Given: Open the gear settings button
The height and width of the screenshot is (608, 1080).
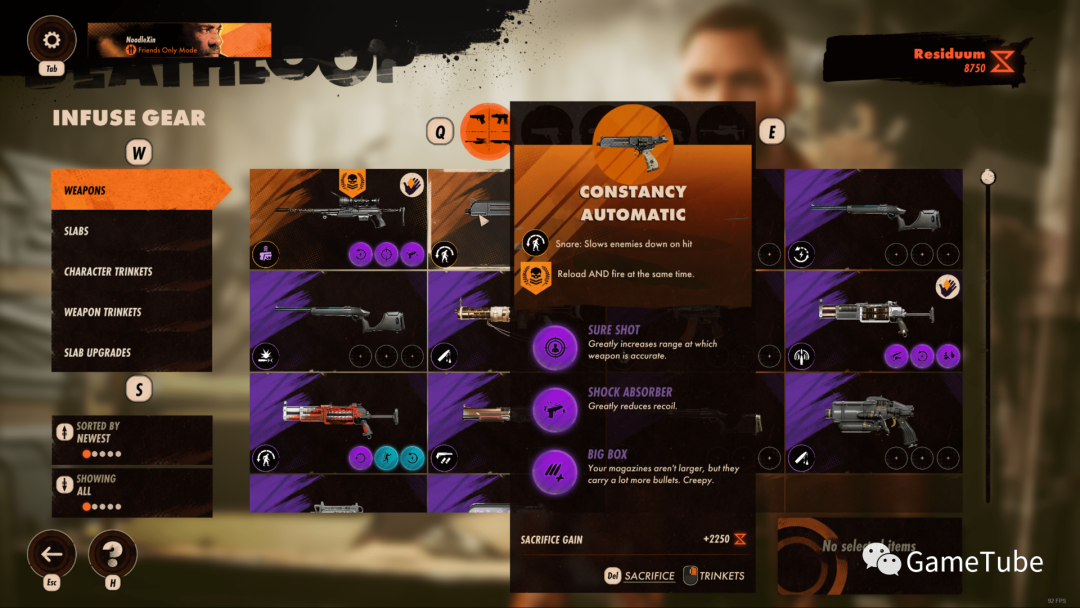Looking at the screenshot, I should (52, 41).
